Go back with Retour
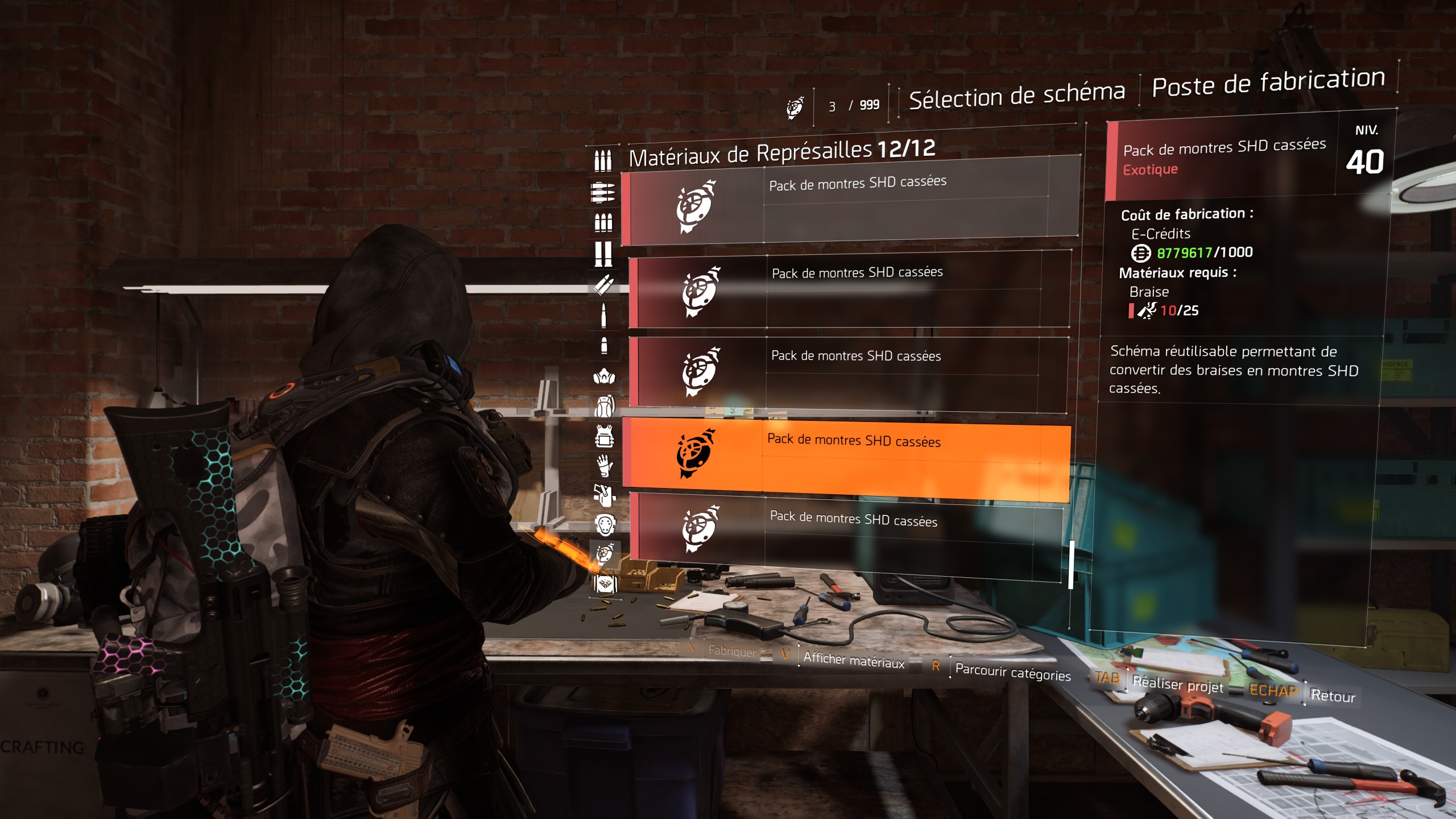Image resolution: width=1456 pixels, height=819 pixels. [x=1333, y=696]
